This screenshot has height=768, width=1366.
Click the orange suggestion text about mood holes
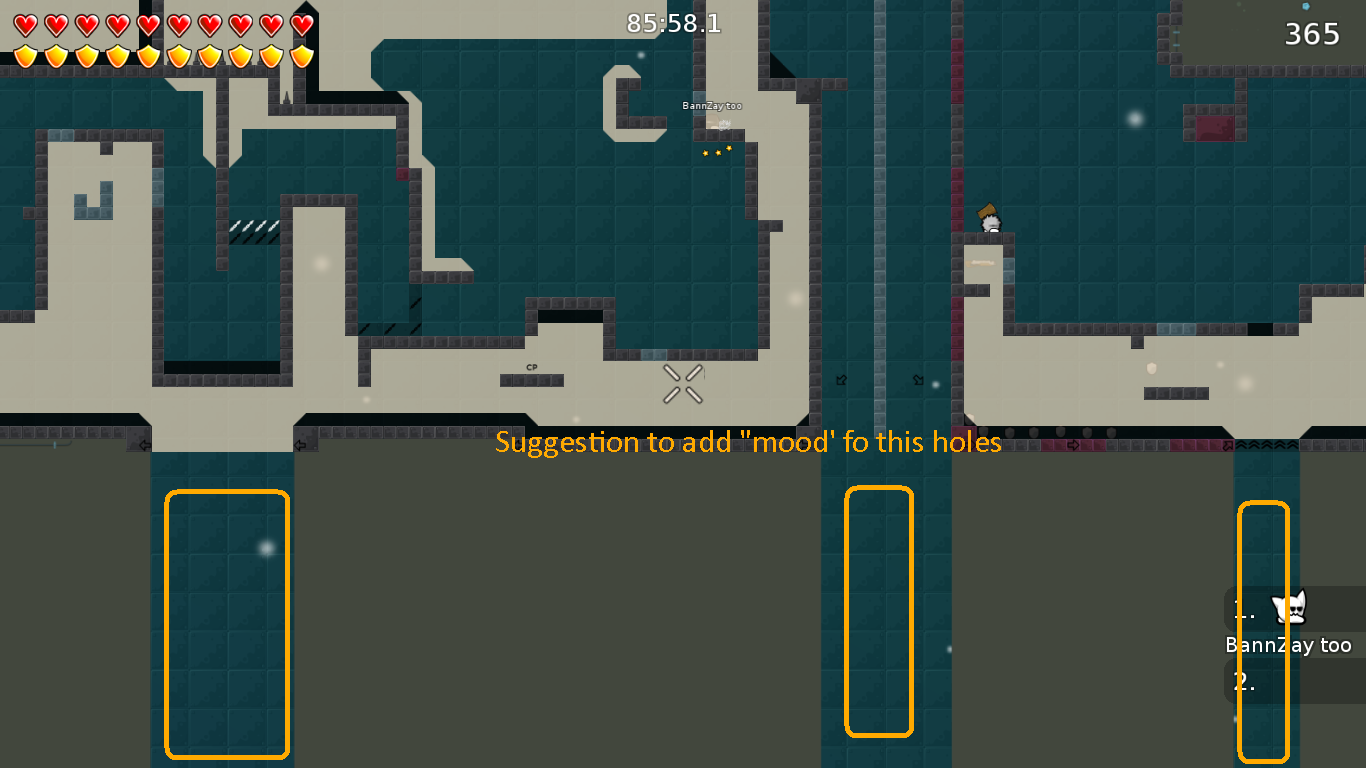pyautogui.click(x=749, y=442)
